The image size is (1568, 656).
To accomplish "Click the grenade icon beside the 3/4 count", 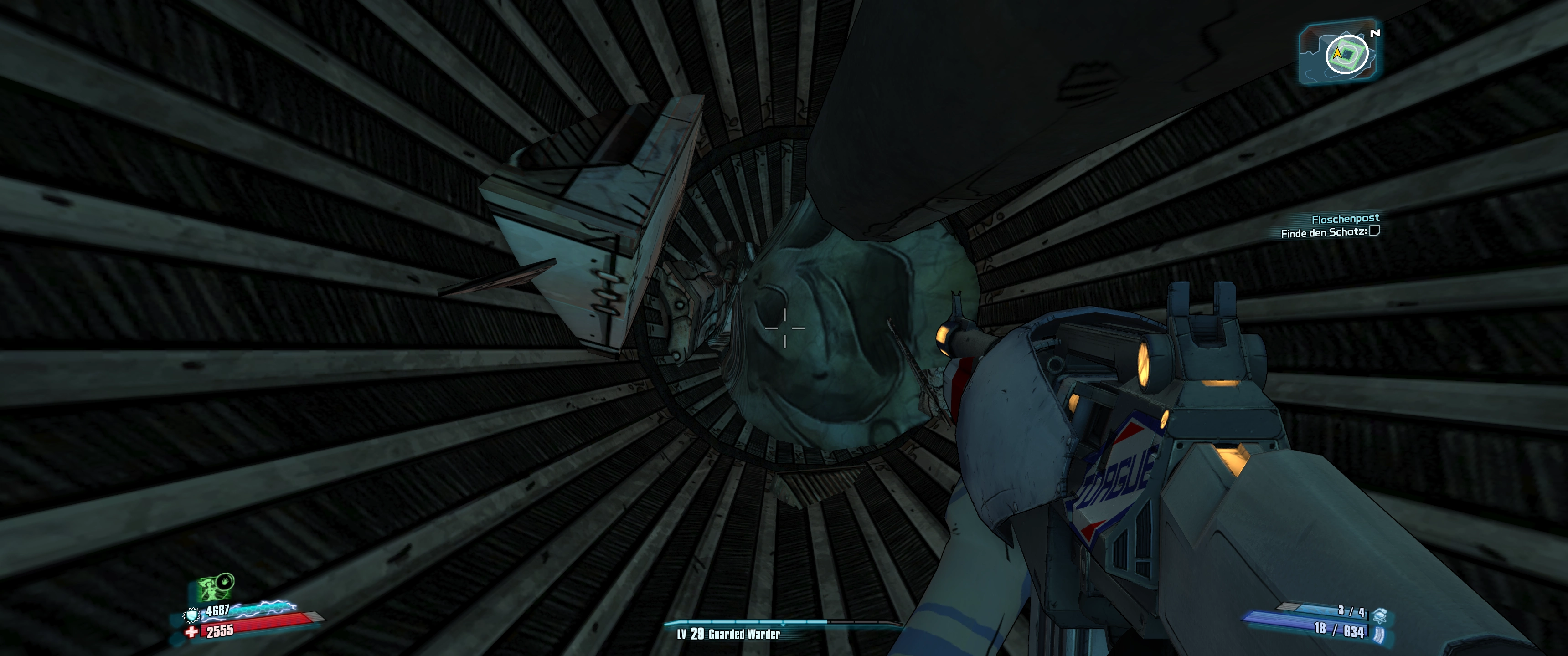I will [1379, 615].
